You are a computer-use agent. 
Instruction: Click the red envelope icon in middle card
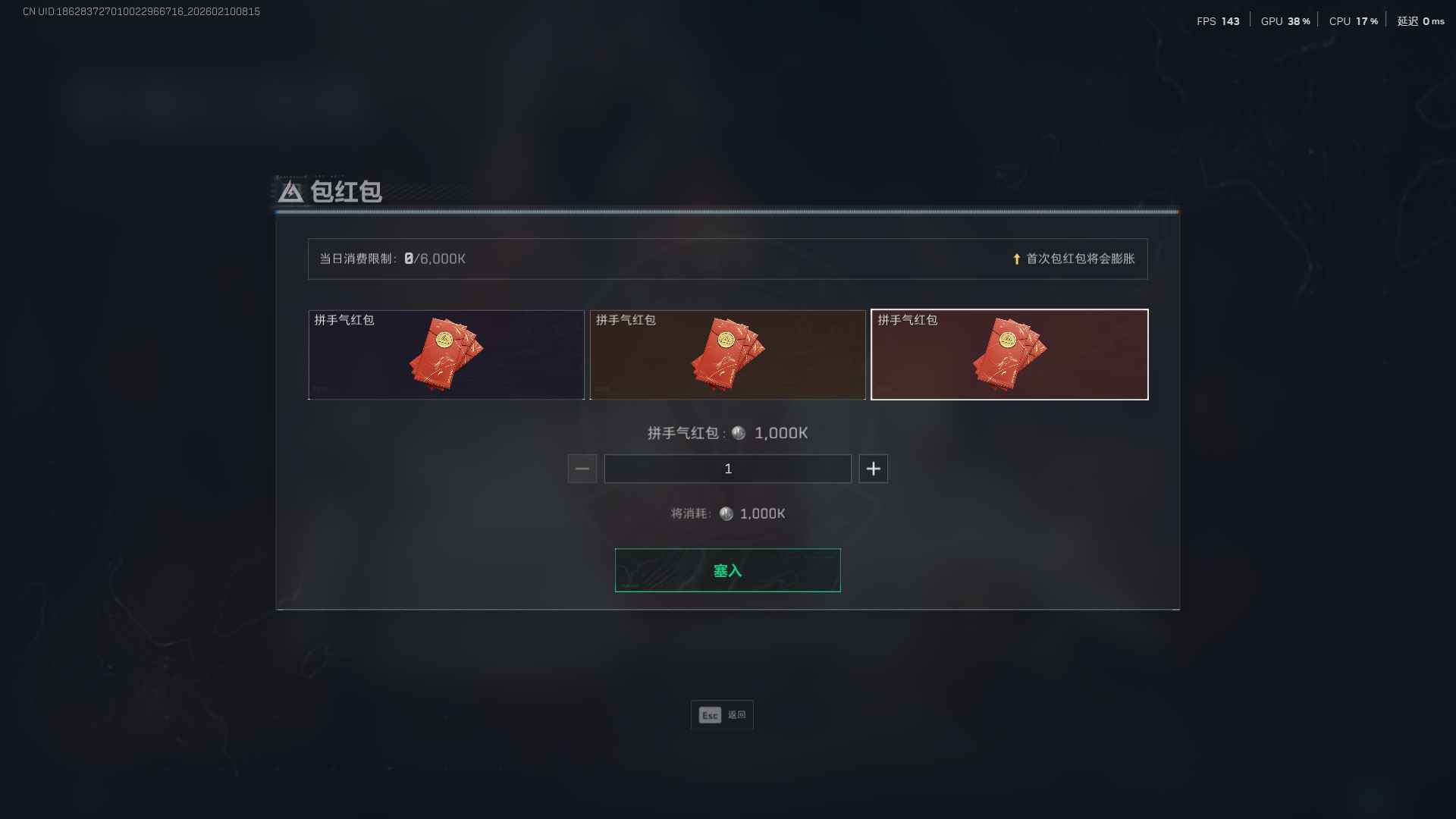point(726,353)
